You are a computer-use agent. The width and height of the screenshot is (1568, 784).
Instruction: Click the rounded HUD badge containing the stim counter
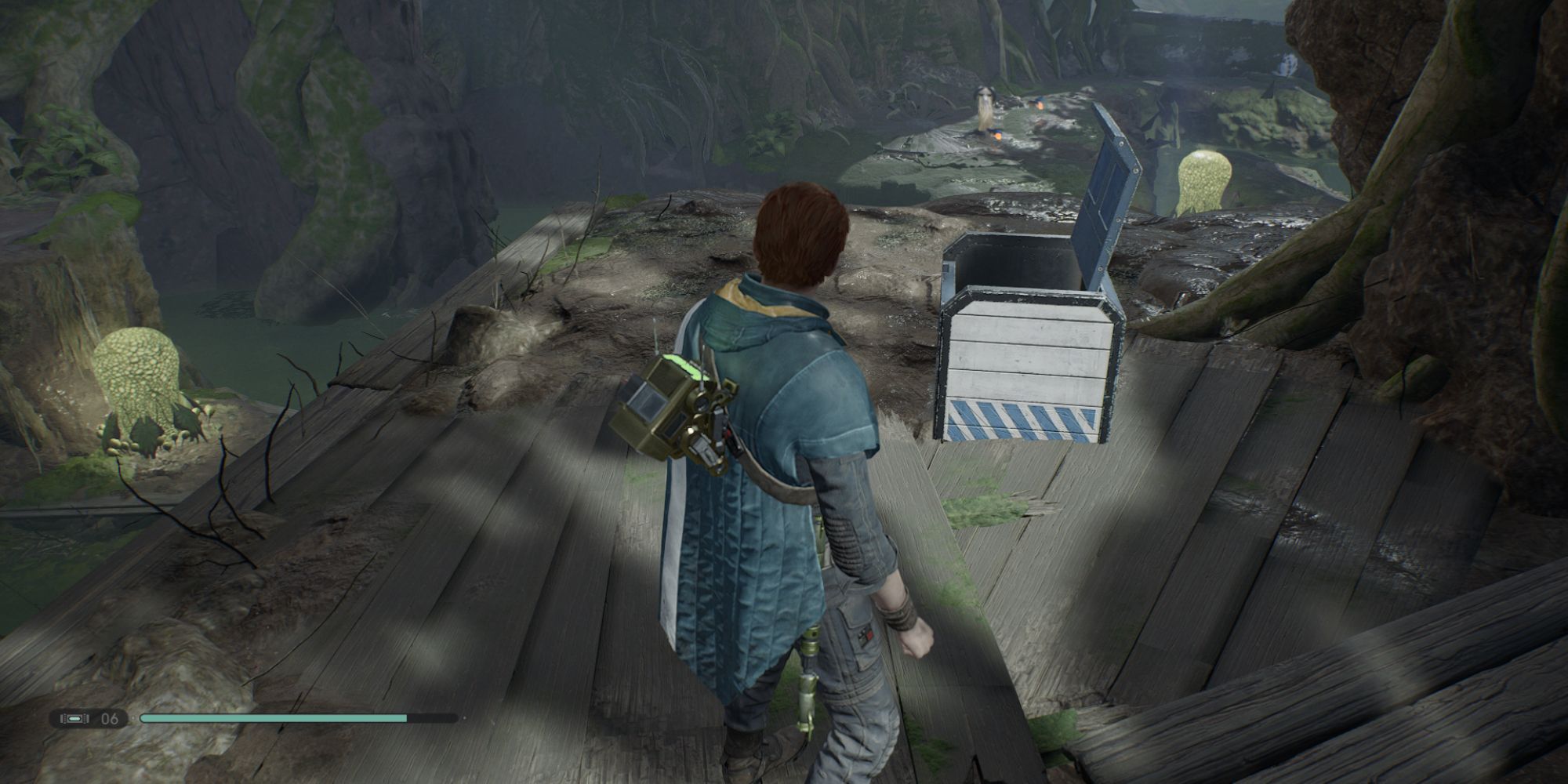tap(90, 719)
